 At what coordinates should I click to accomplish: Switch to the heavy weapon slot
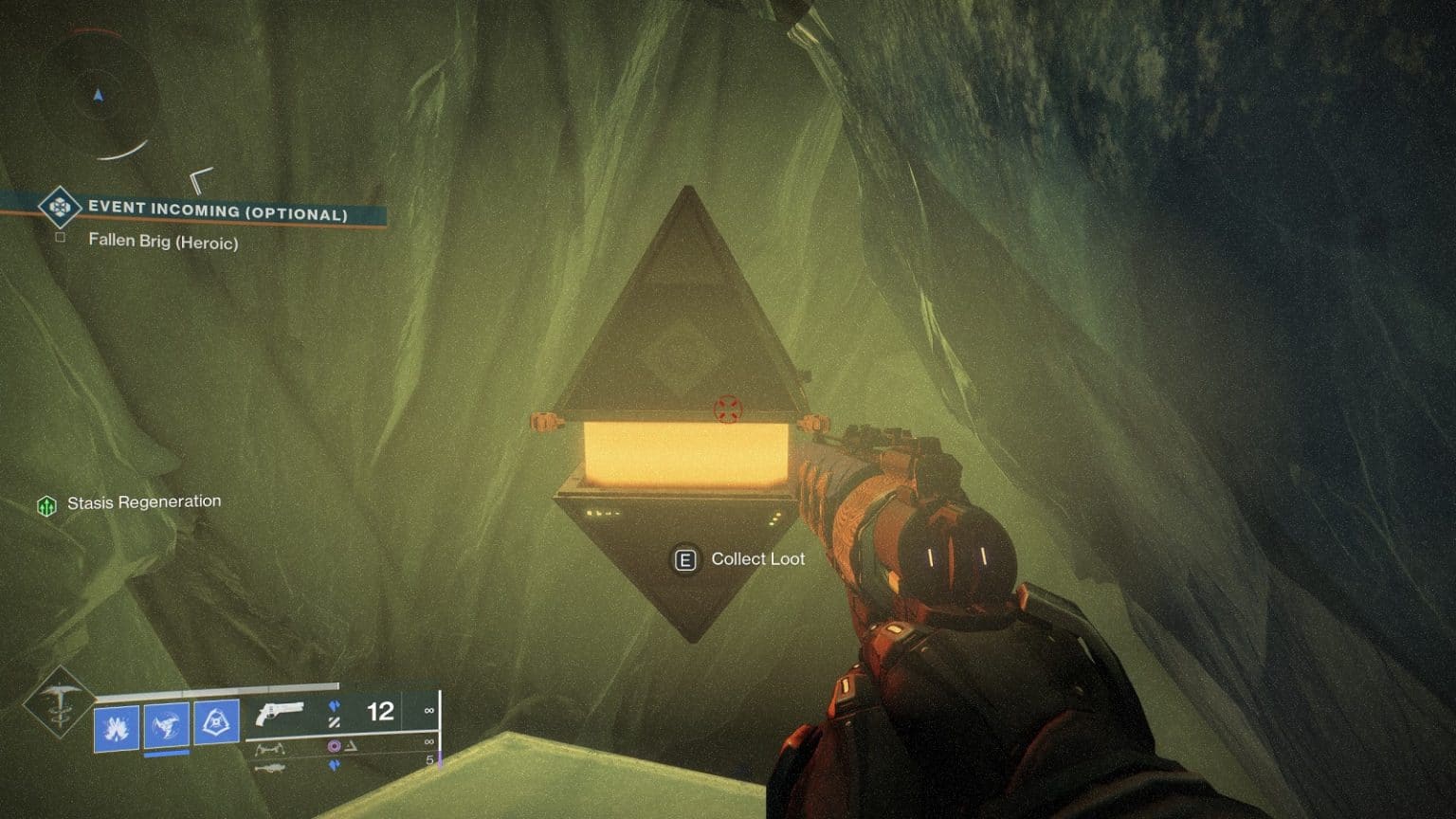coord(270,766)
